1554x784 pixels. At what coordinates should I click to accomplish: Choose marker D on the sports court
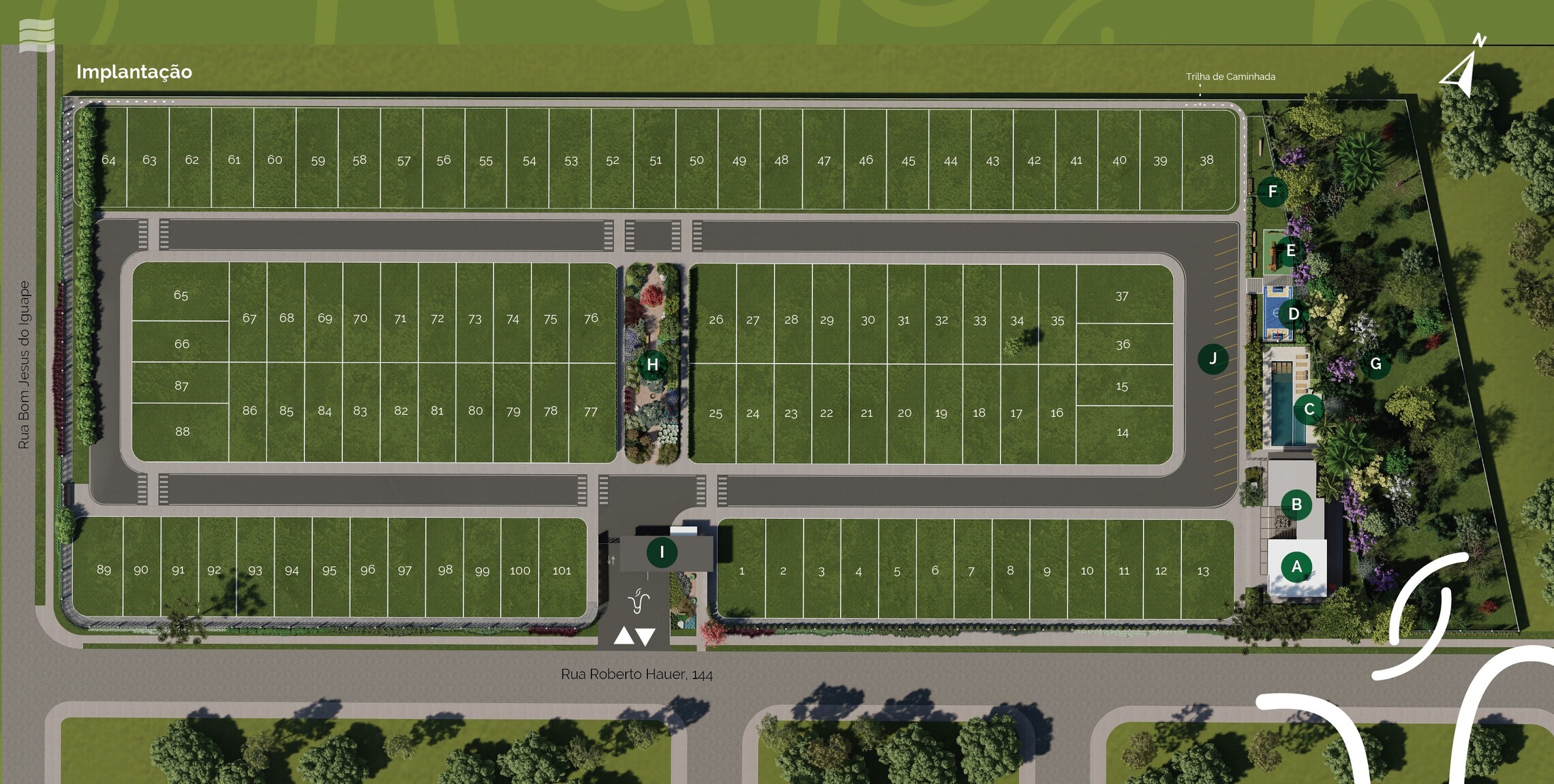point(1293,314)
